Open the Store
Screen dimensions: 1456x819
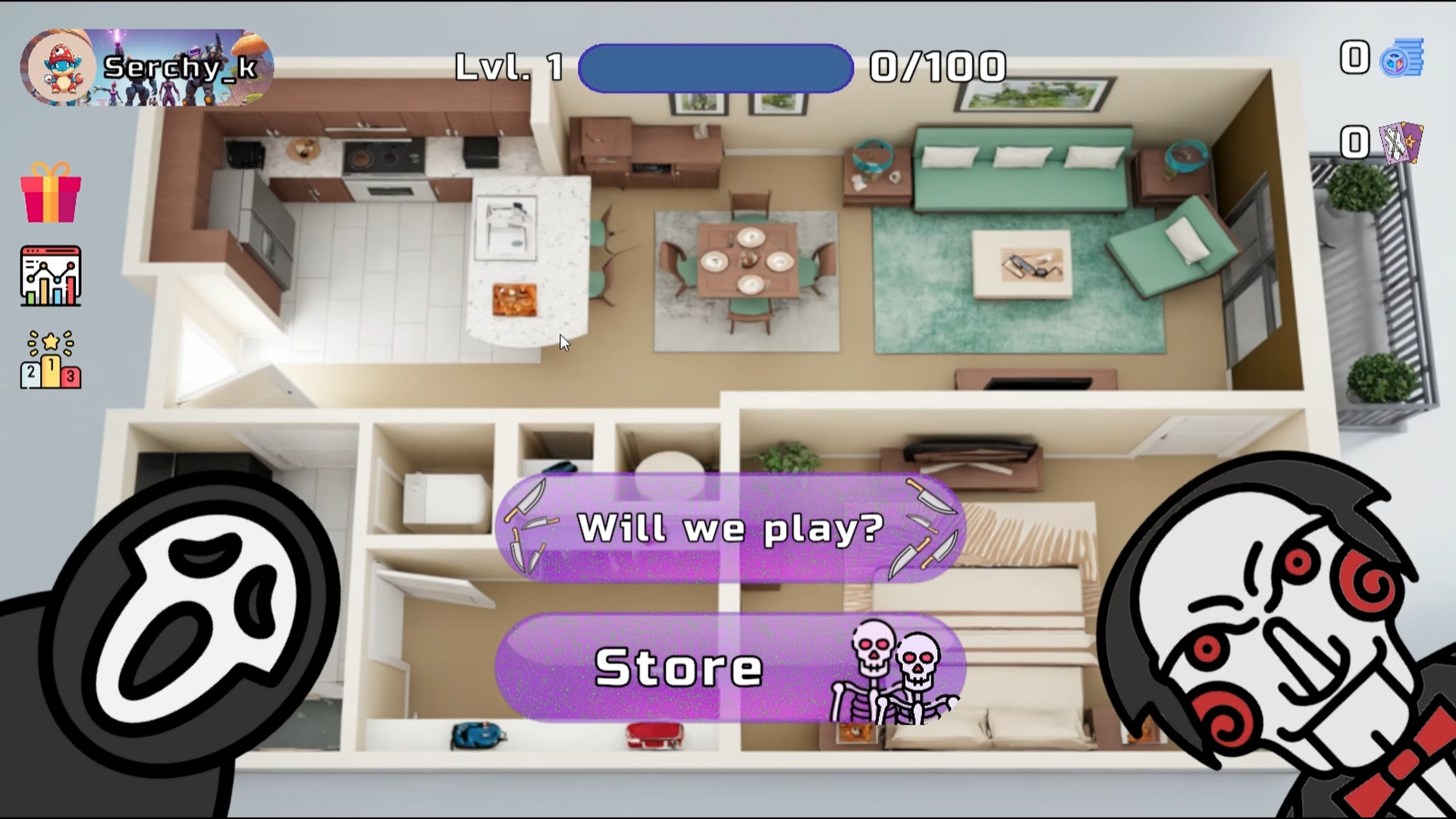click(x=679, y=667)
